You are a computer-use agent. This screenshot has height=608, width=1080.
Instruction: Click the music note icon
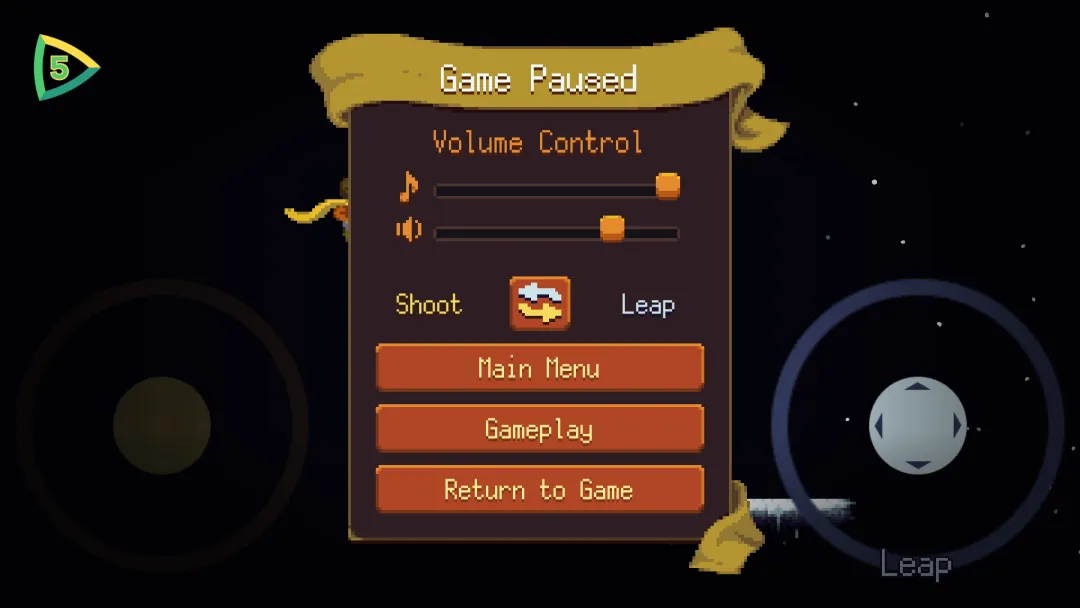408,186
